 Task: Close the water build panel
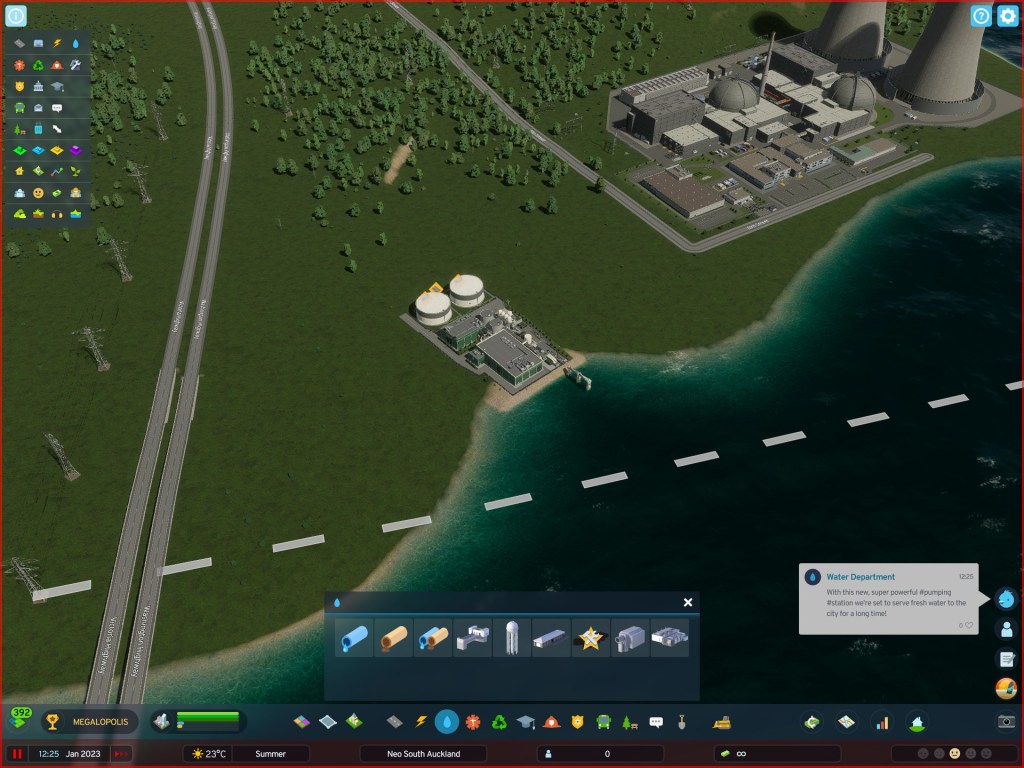tap(687, 602)
